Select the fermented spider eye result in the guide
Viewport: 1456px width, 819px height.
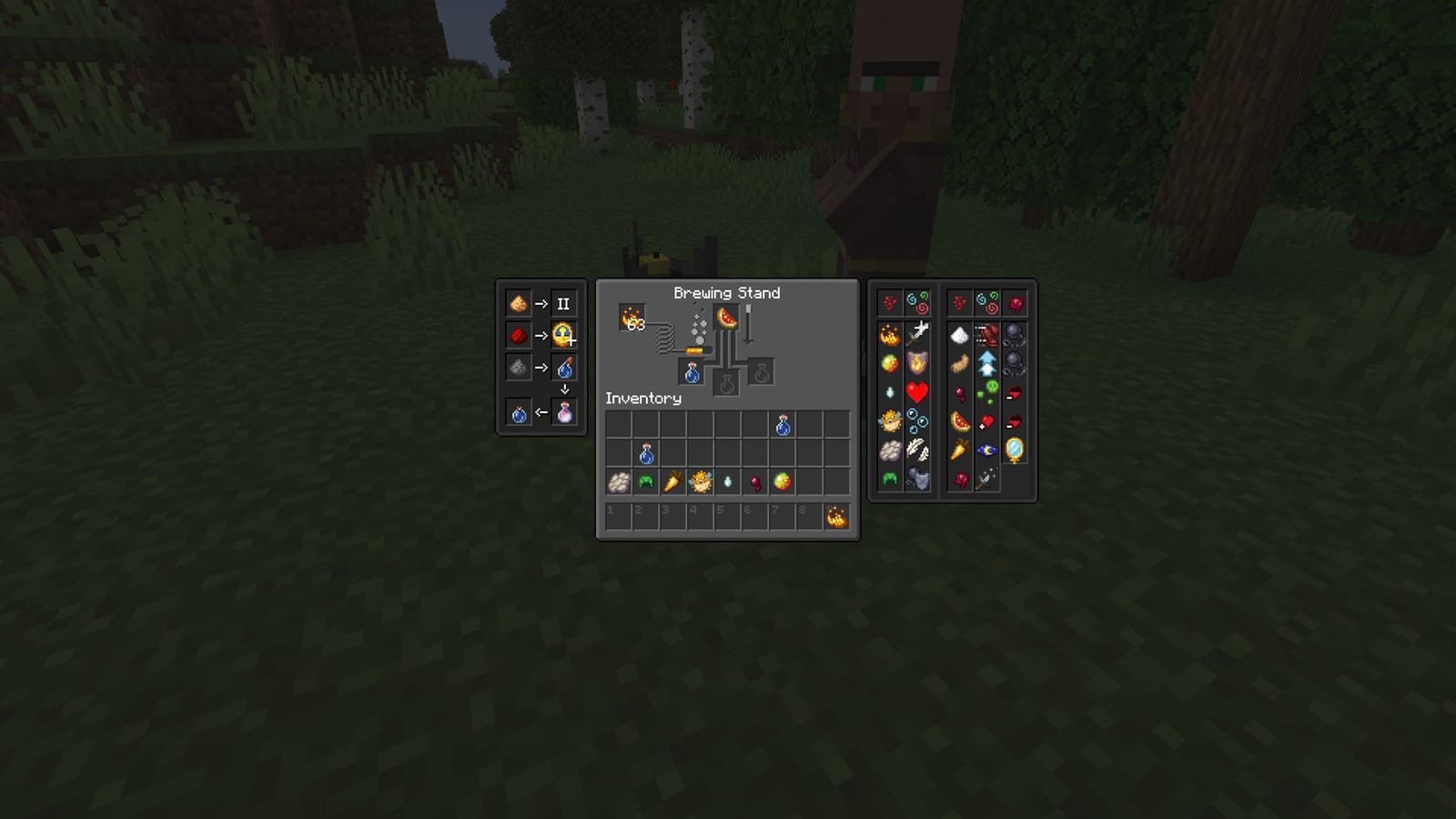point(565,410)
